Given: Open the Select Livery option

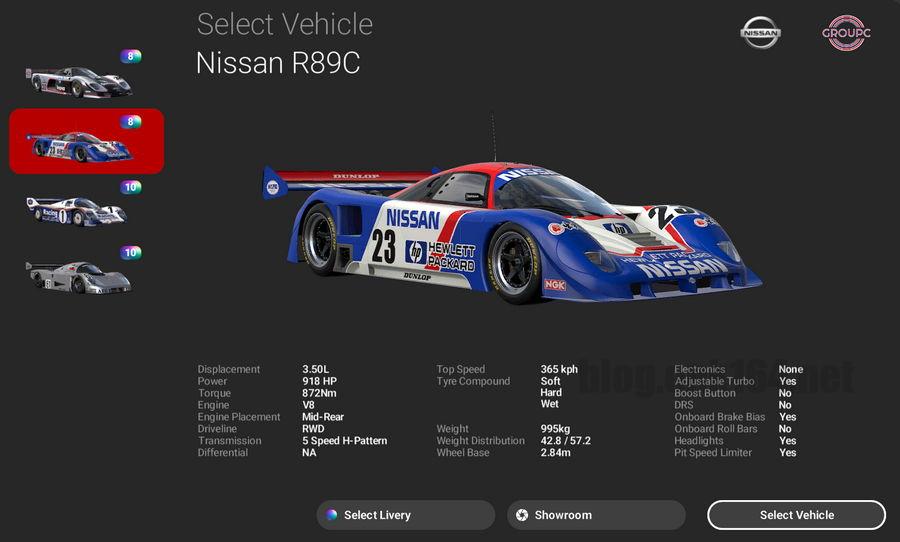Looking at the screenshot, I should (x=405, y=515).
